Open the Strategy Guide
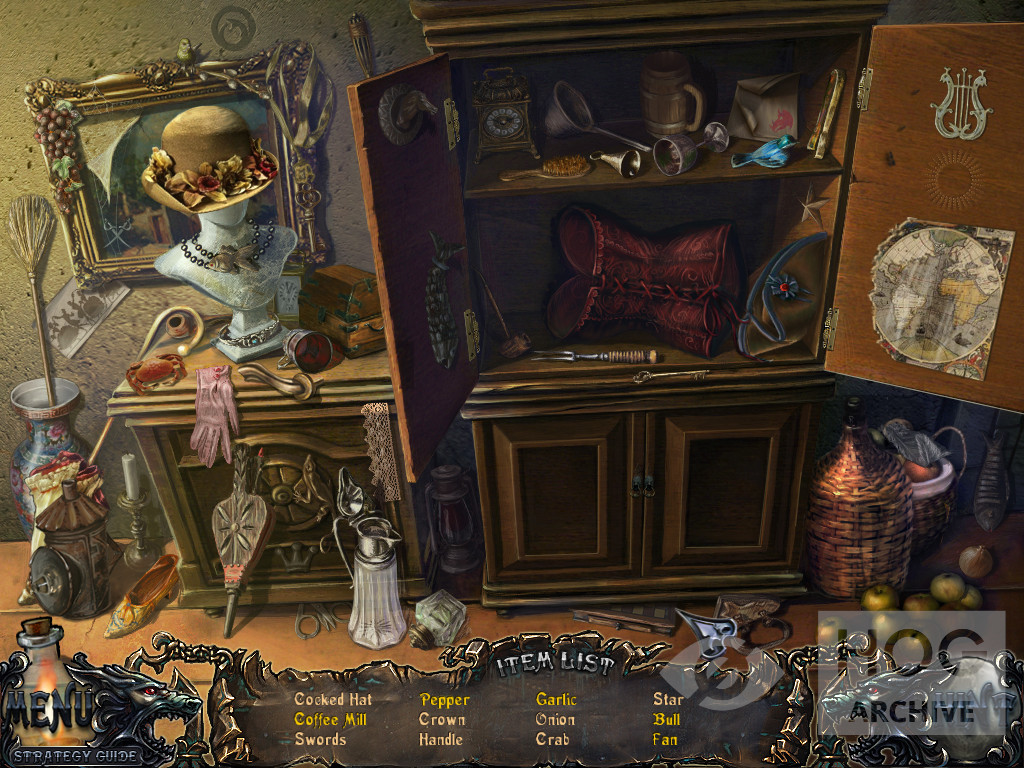The height and width of the screenshot is (768, 1024). [x=76, y=755]
